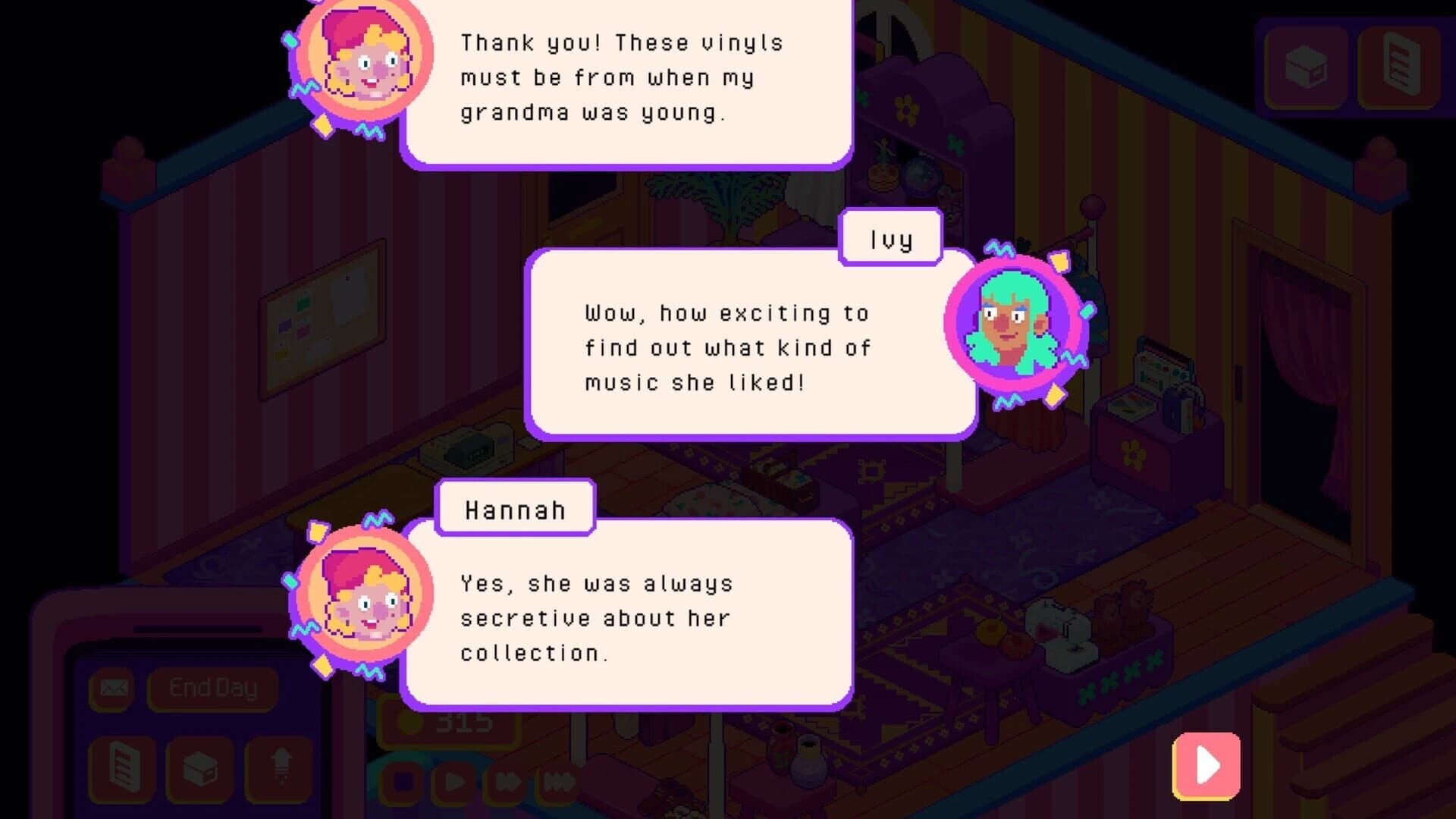Click the coin icon beside the 315 balance
Viewport: 1456px width, 819px height.
(409, 724)
